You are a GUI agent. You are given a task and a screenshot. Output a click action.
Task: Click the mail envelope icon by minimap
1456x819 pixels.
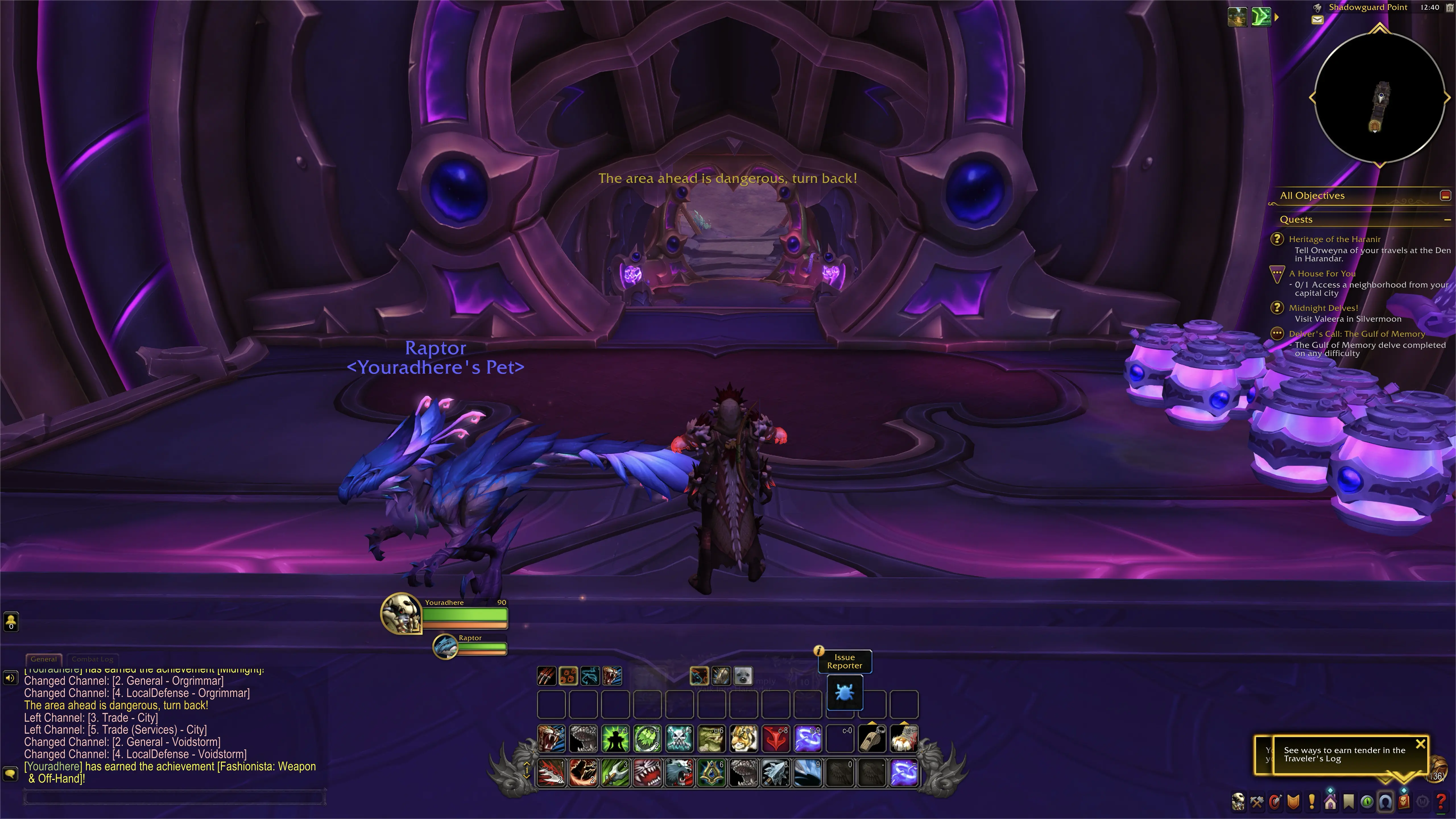point(1317,20)
